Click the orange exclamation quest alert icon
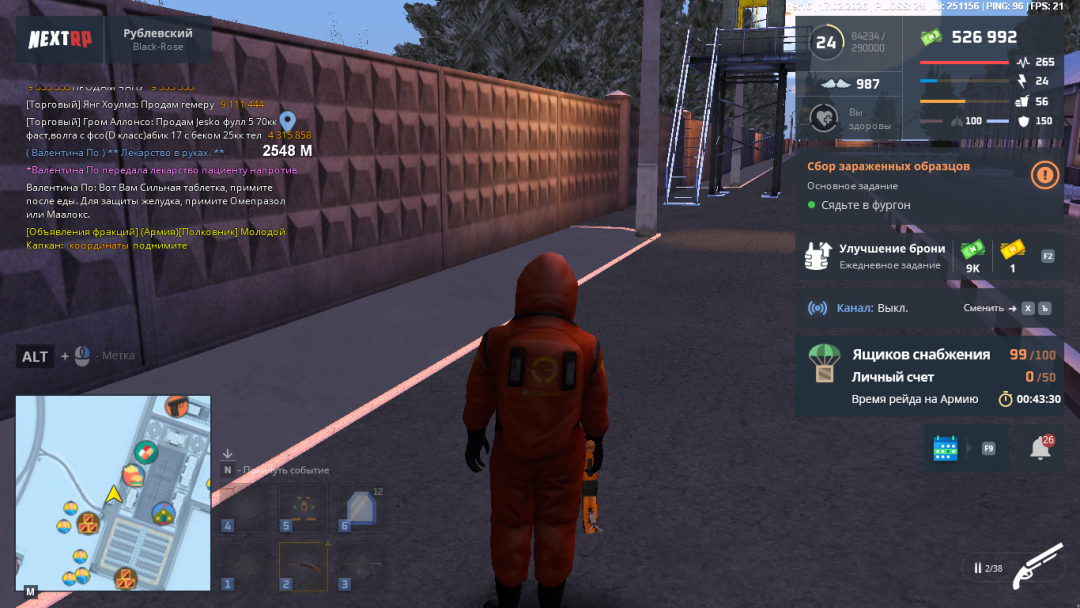Viewport: 1080px width, 608px height. (x=1044, y=175)
